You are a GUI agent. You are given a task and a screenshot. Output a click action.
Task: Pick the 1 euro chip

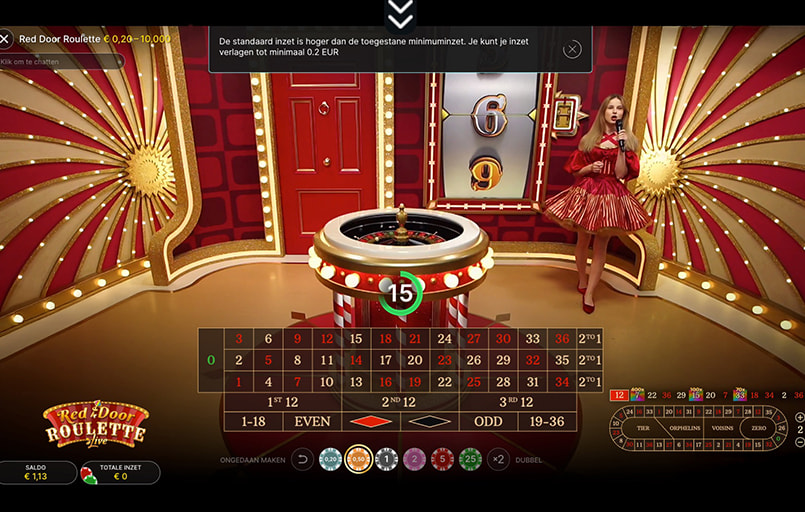[386, 459]
